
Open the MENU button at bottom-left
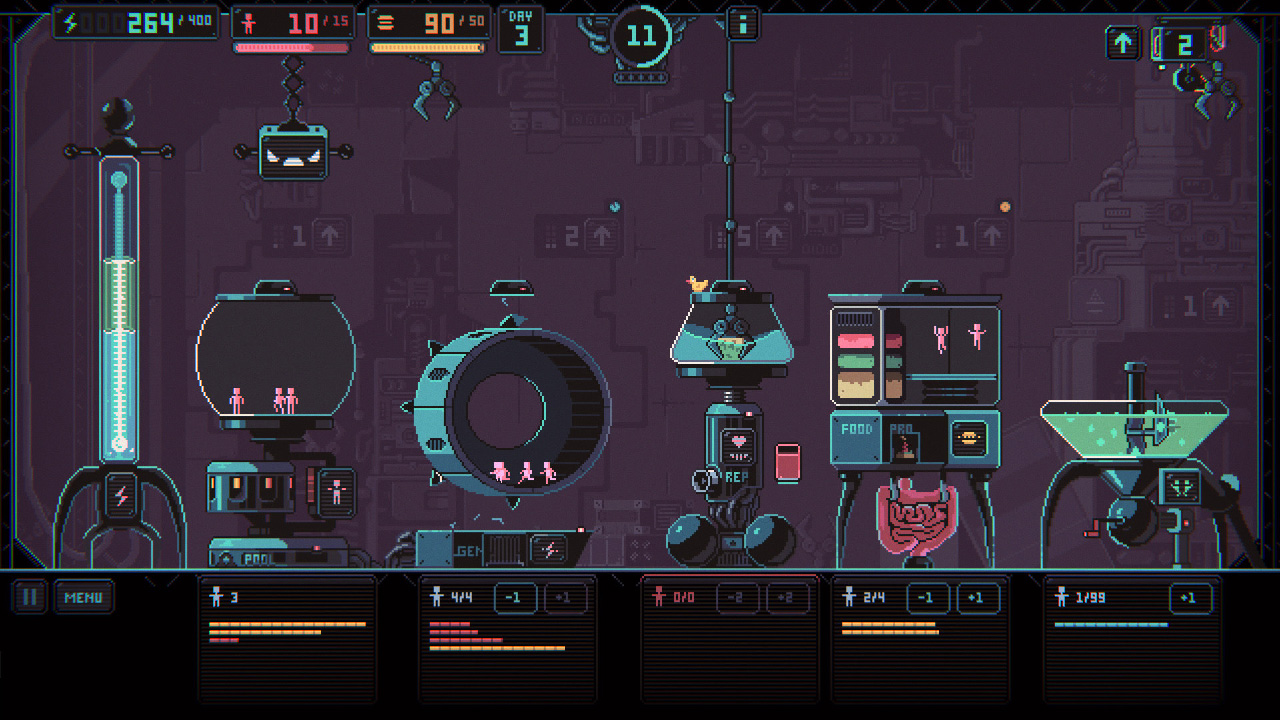point(85,597)
